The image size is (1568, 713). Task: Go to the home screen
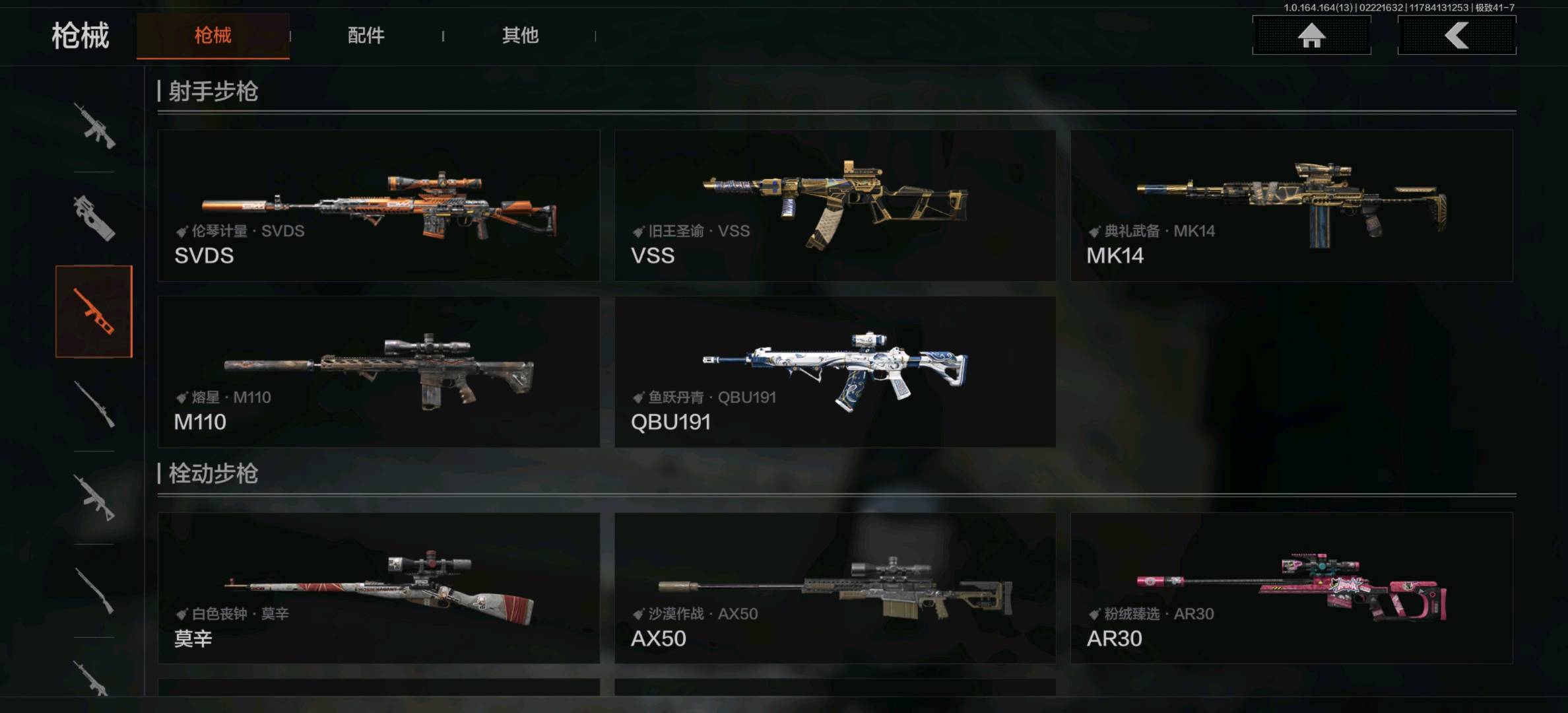click(1311, 36)
